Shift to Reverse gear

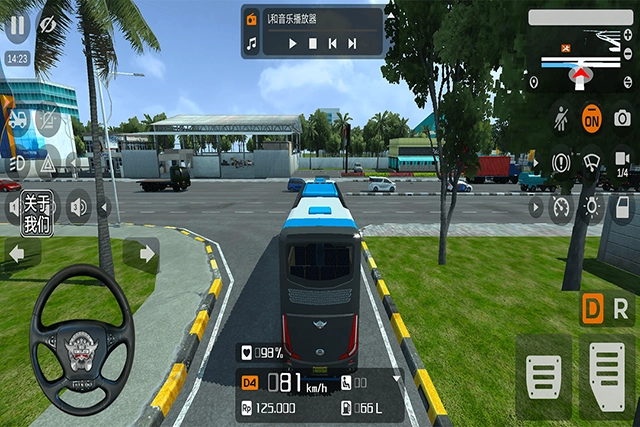(x=621, y=308)
